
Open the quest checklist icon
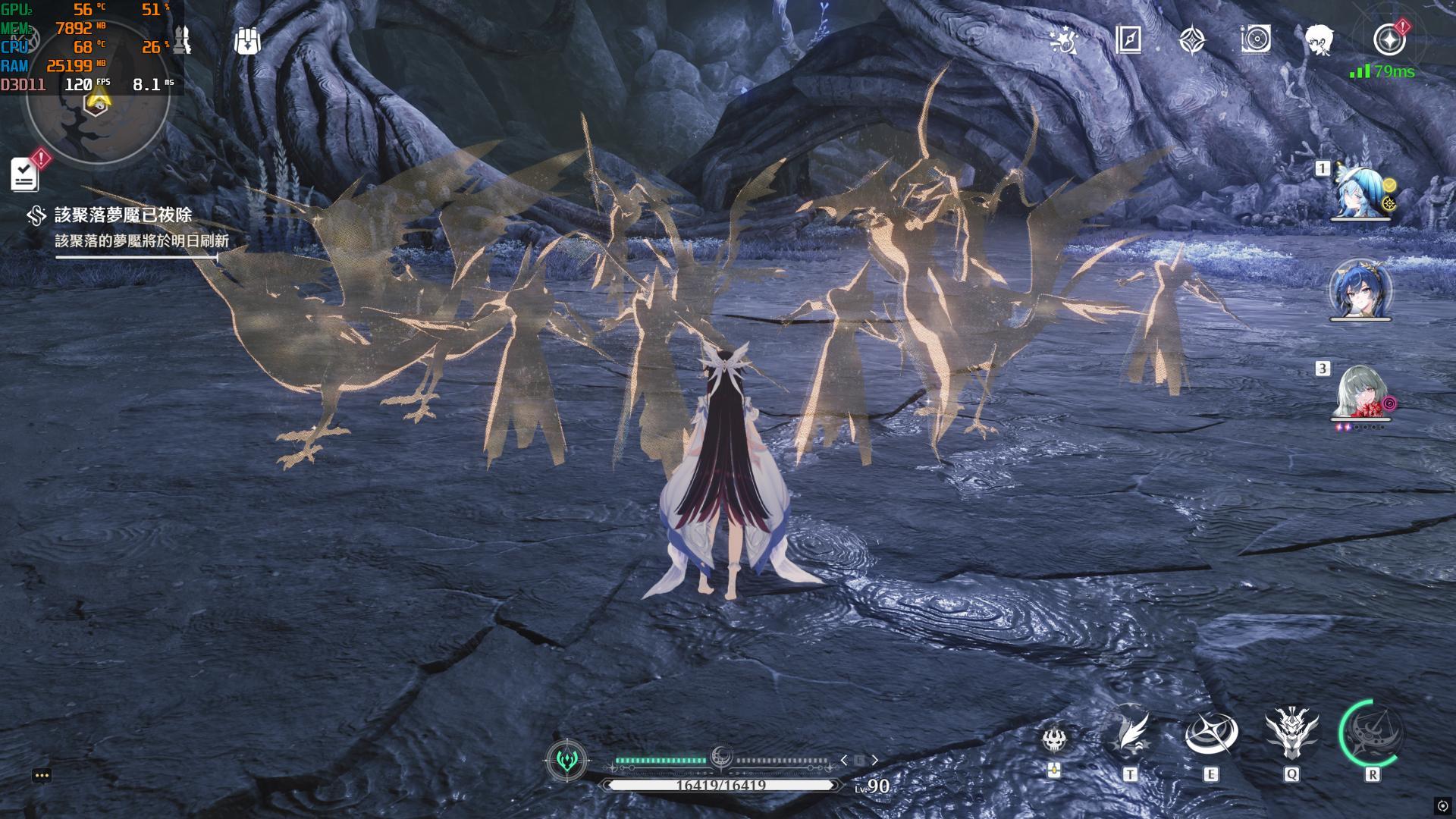click(x=25, y=174)
